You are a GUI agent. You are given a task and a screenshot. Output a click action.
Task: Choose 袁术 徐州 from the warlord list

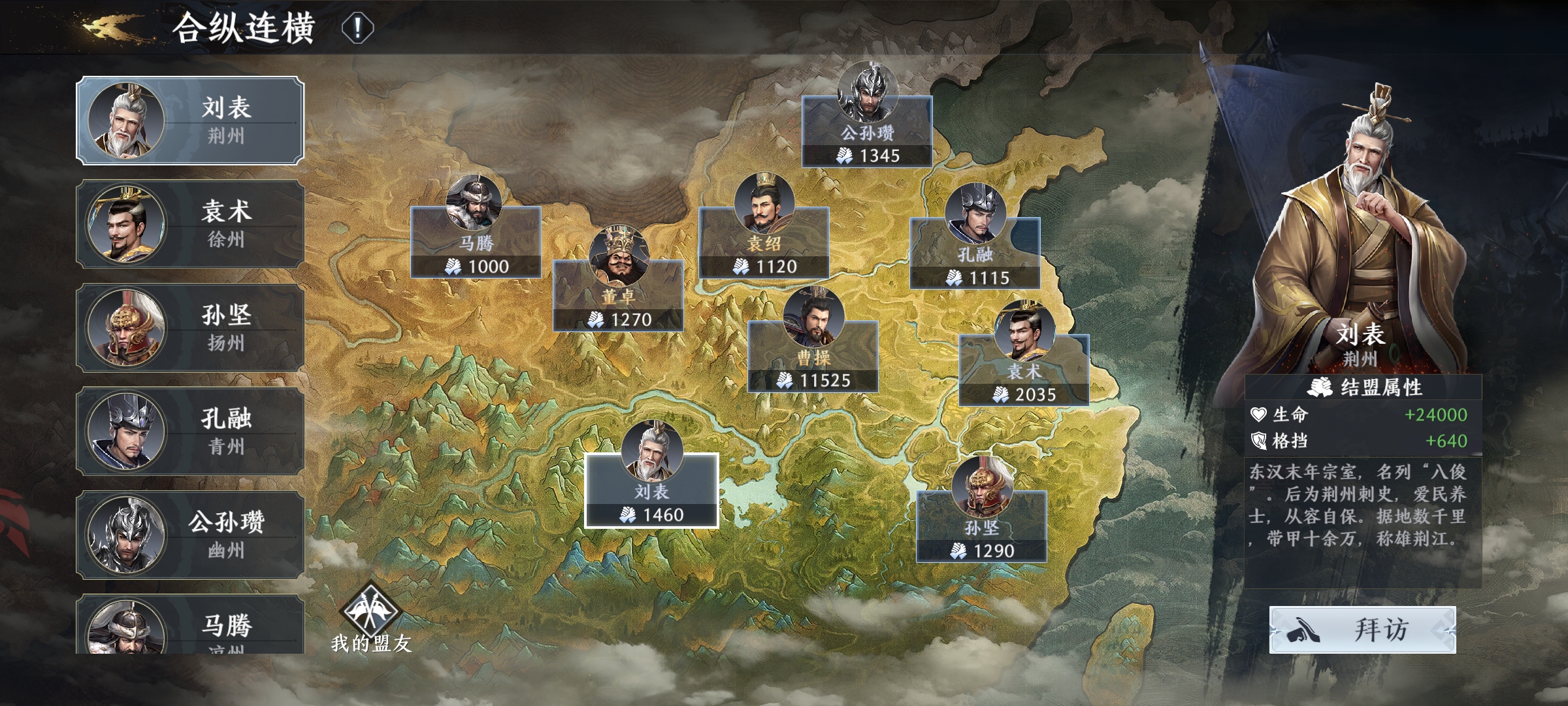point(189,224)
